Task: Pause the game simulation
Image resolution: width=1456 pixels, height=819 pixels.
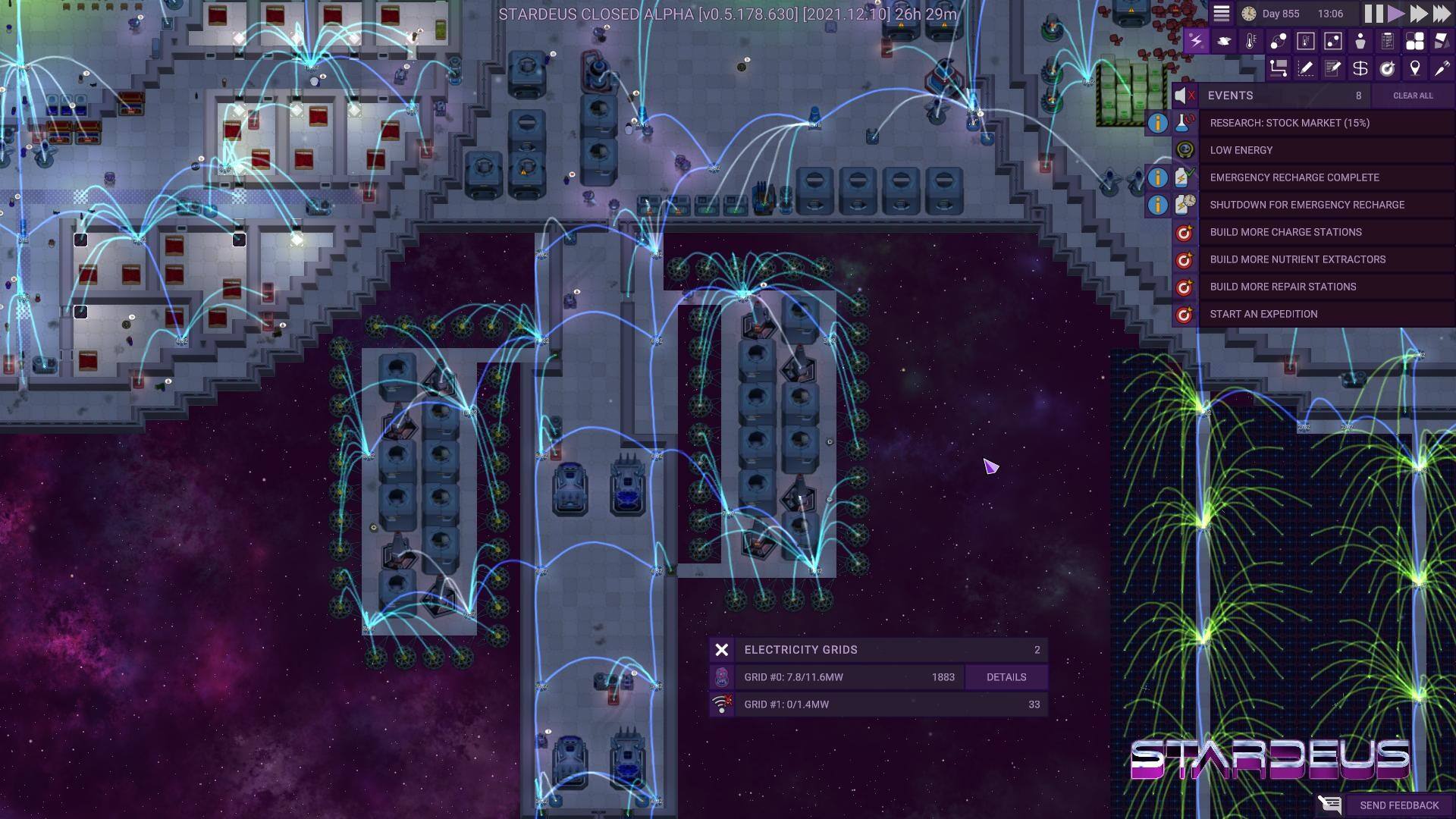Action: click(x=1373, y=14)
